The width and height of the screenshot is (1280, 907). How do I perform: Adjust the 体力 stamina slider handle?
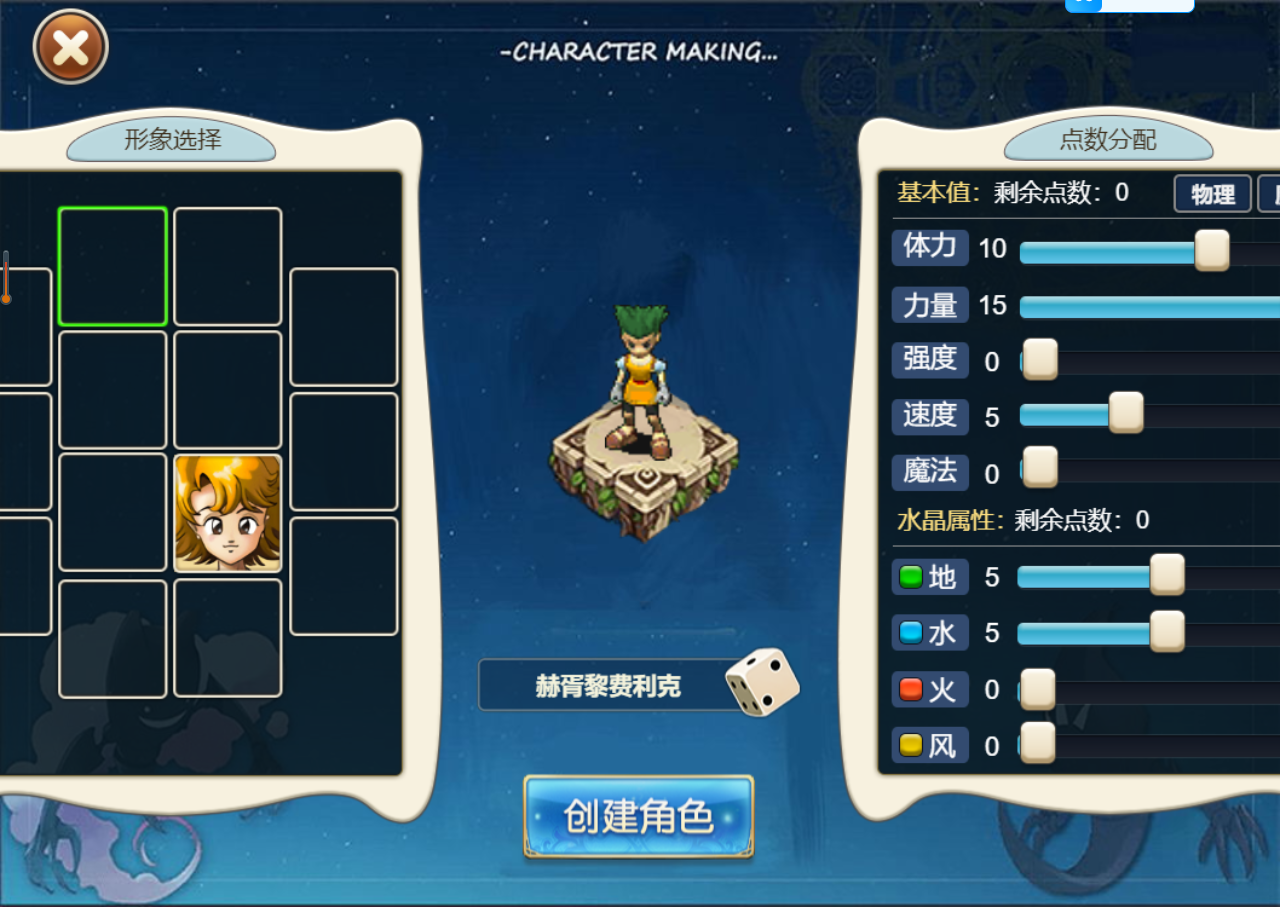(1212, 250)
